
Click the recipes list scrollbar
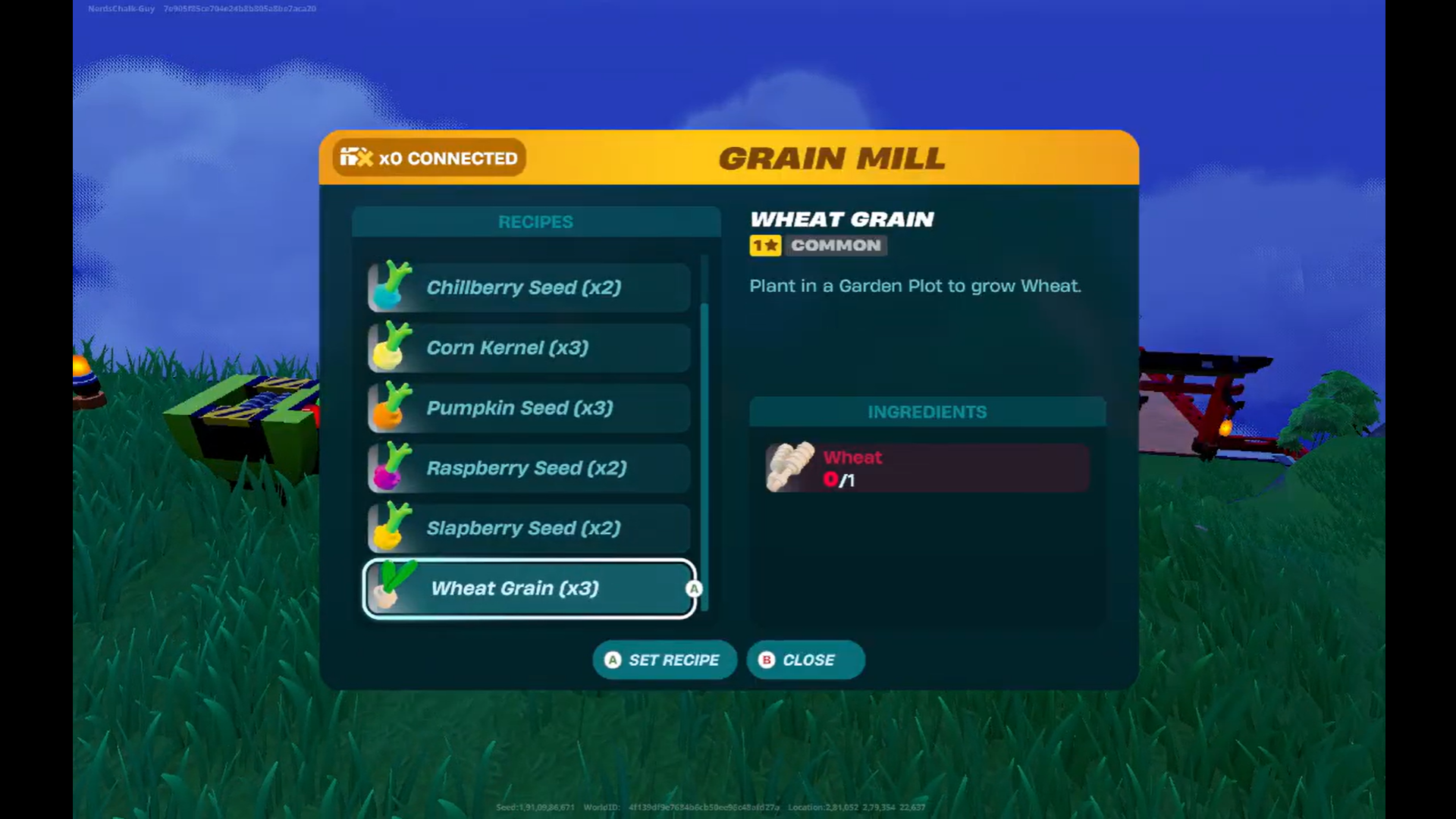pos(704,455)
